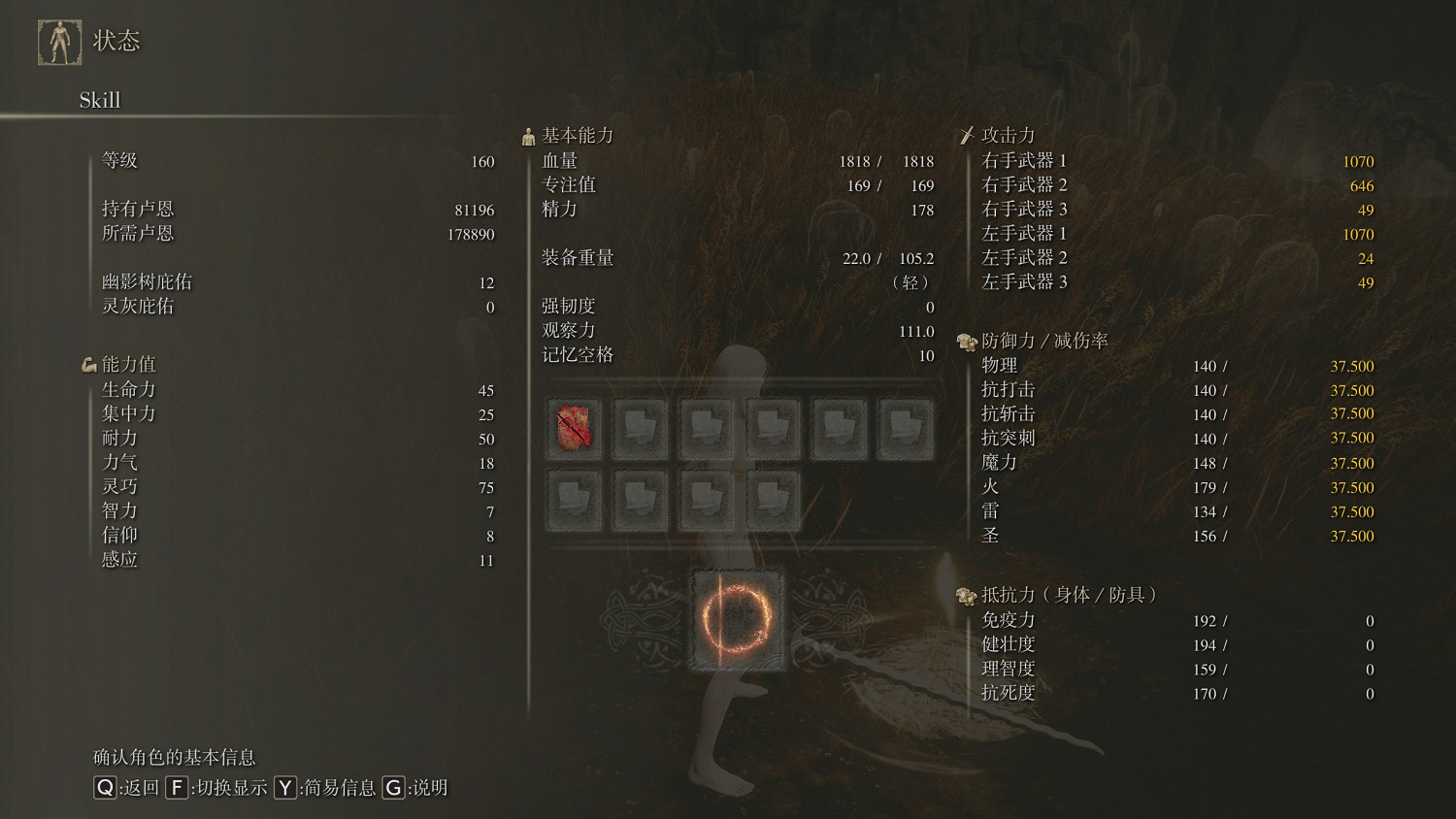Viewport: 1456px width, 819px height.
Task: Click the 所需卢恩 value 178890
Action: [469, 233]
